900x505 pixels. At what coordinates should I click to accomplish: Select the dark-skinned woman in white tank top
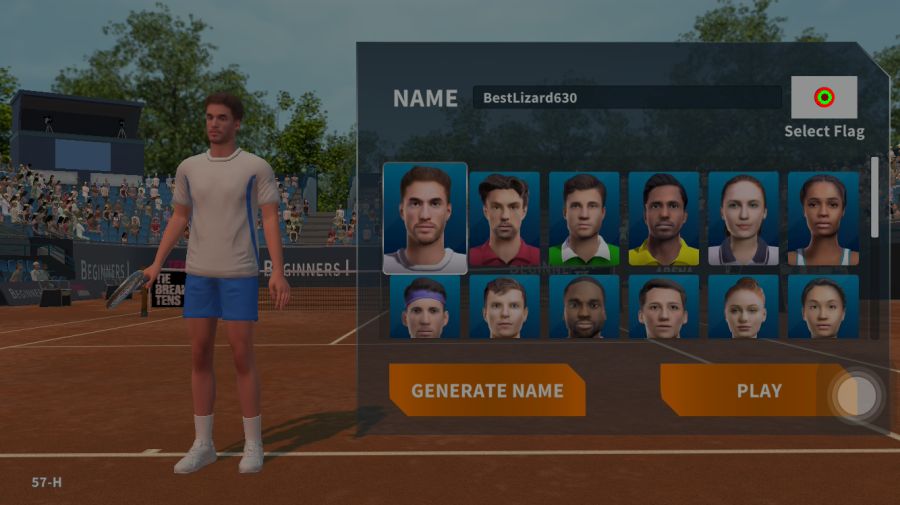(823, 218)
